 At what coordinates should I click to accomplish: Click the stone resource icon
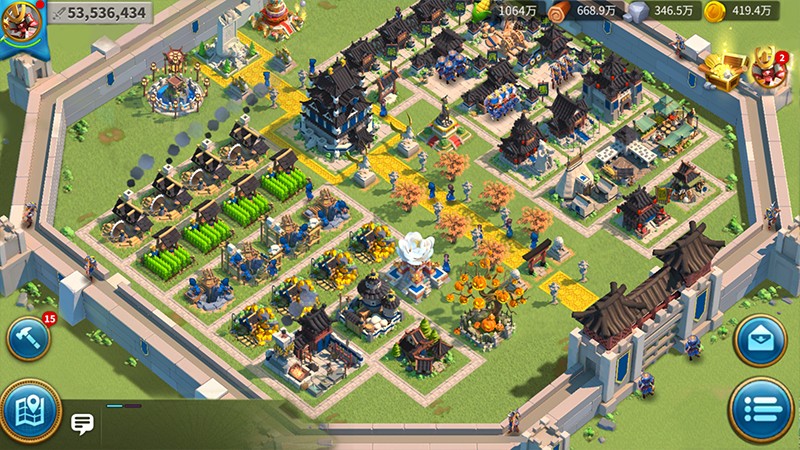(637, 11)
